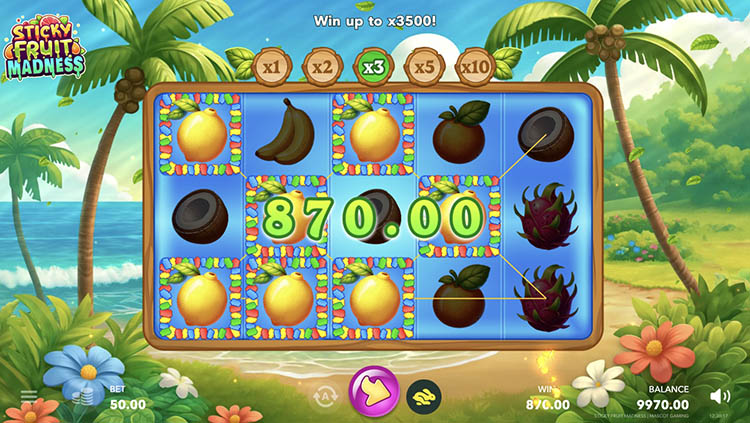The width and height of the screenshot is (750, 423).
Task: Mute the sound with the speaker icon
Action: (x=720, y=396)
